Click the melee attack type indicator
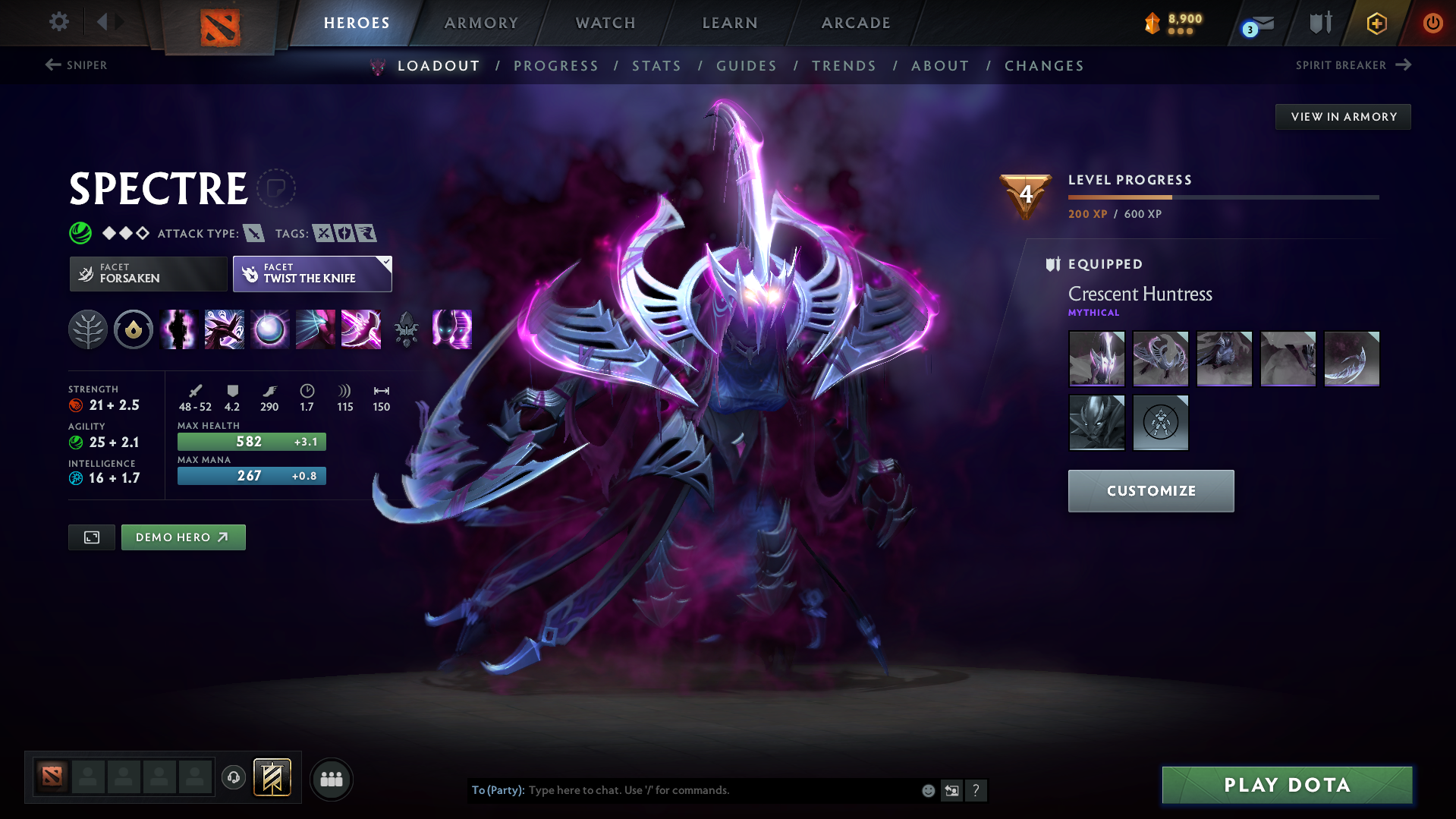The height and width of the screenshot is (819, 1456). tap(253, 234)
